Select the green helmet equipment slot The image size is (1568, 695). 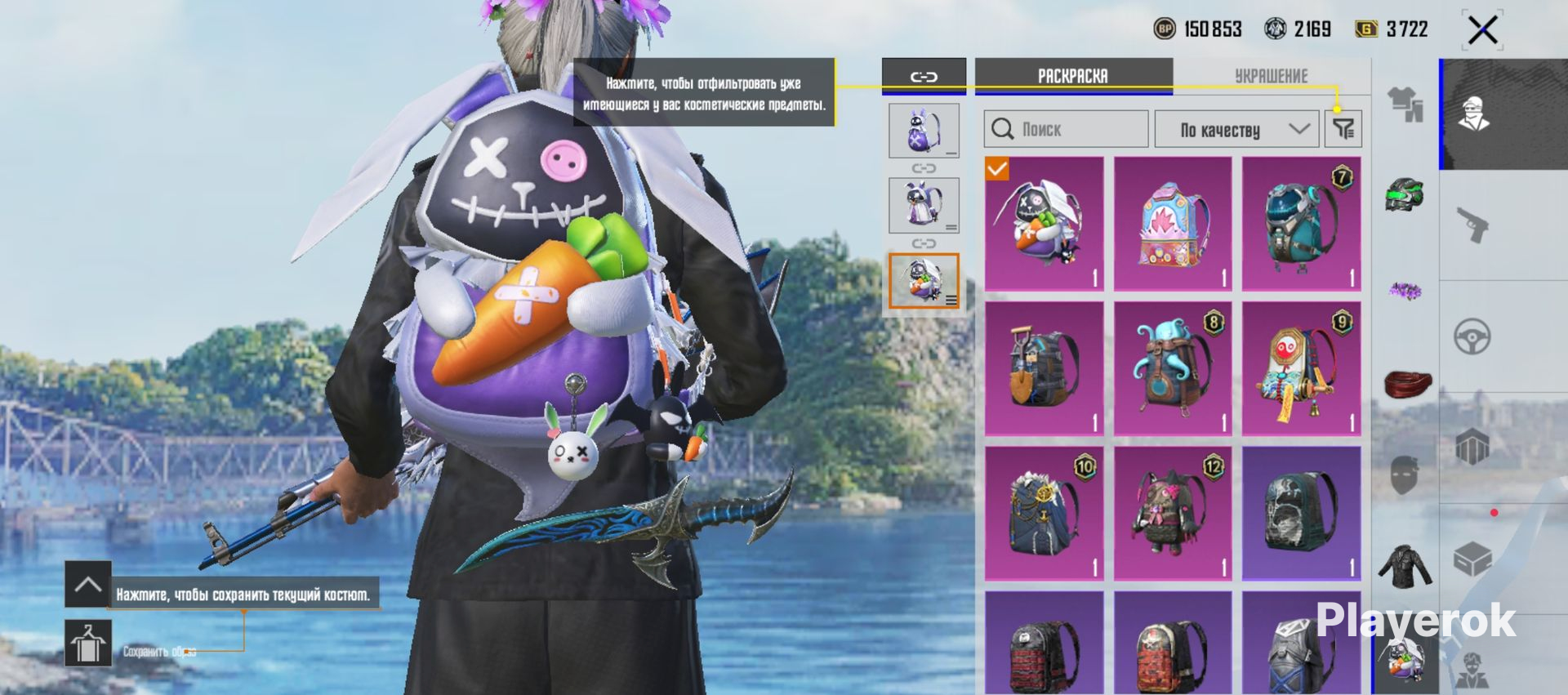click(1405, 196)
